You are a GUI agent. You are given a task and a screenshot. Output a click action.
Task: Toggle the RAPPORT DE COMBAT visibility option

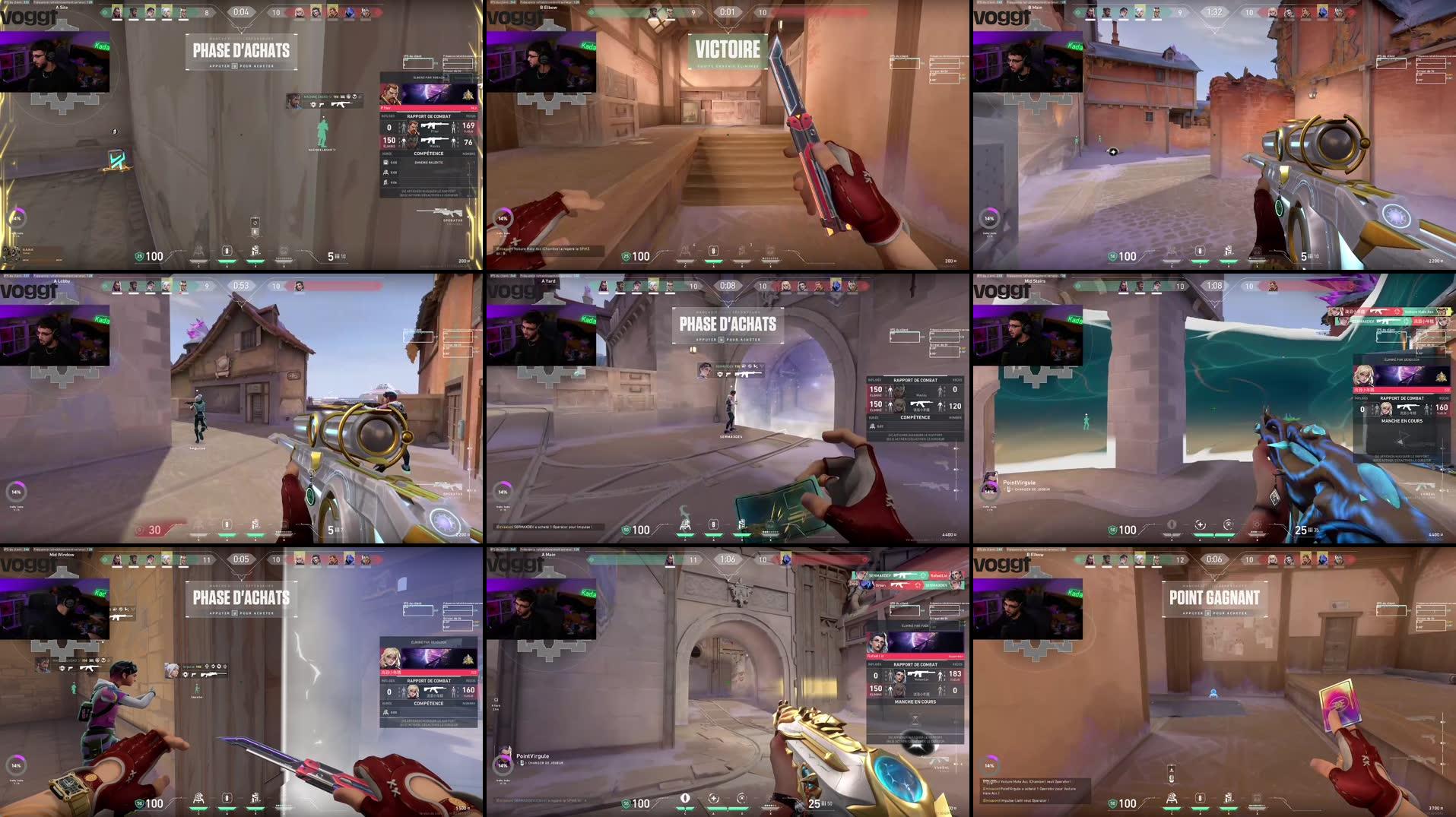pos(429,193)
